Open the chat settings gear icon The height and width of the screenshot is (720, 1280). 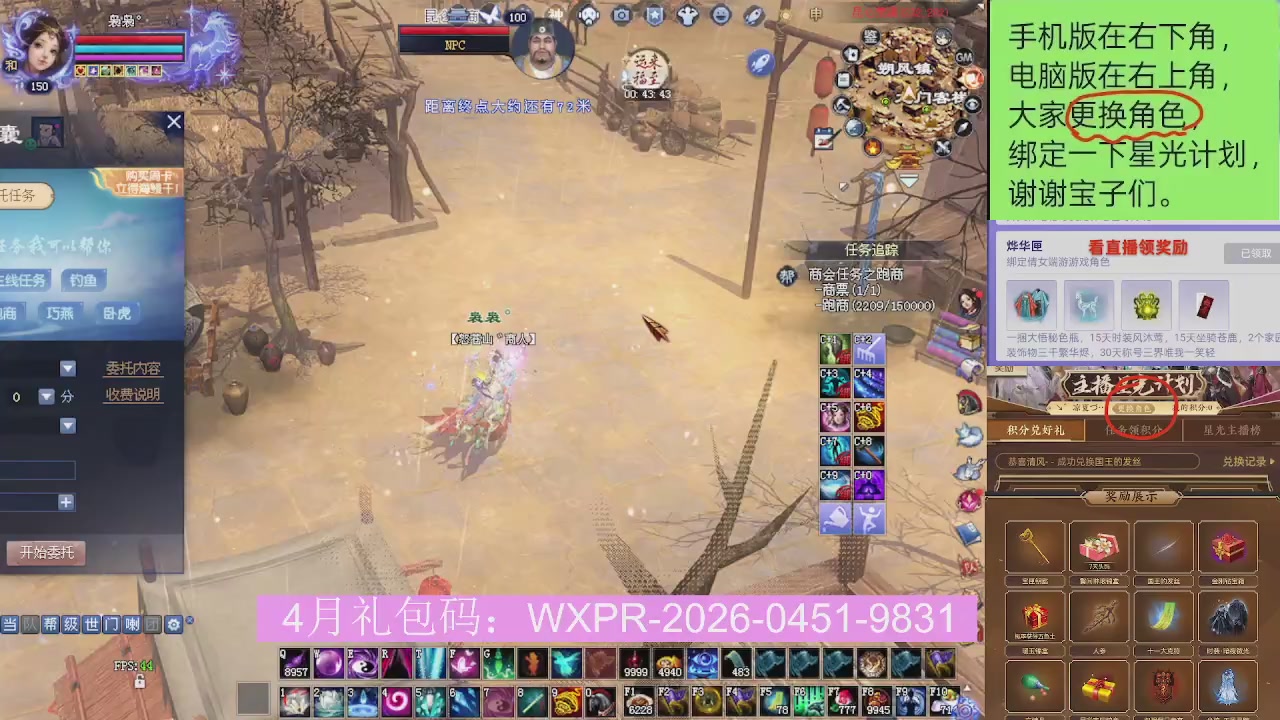pyautogui.click(x=174, y=624)
